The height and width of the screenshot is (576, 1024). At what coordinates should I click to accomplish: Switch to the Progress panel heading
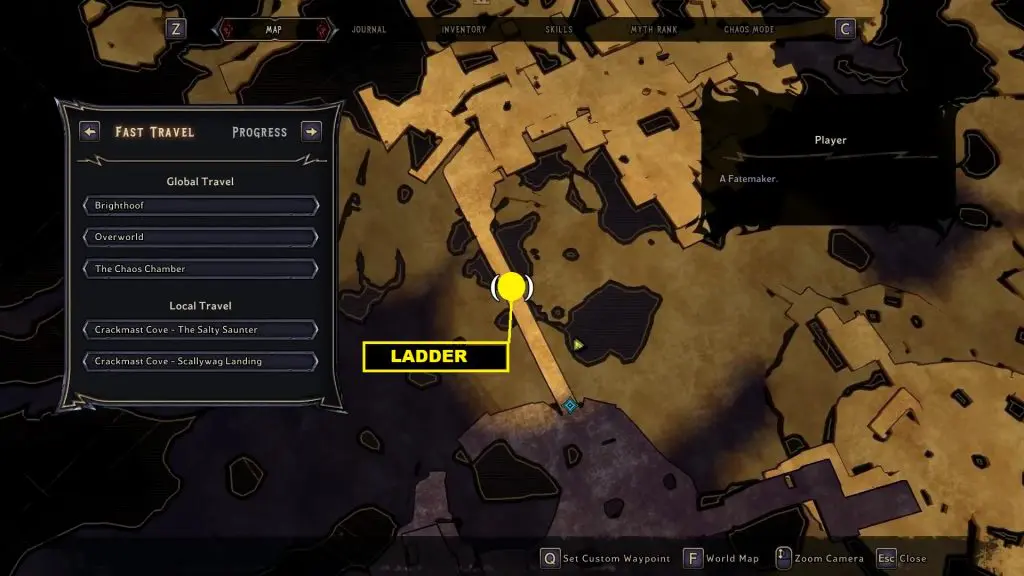(x=259, y=132)
